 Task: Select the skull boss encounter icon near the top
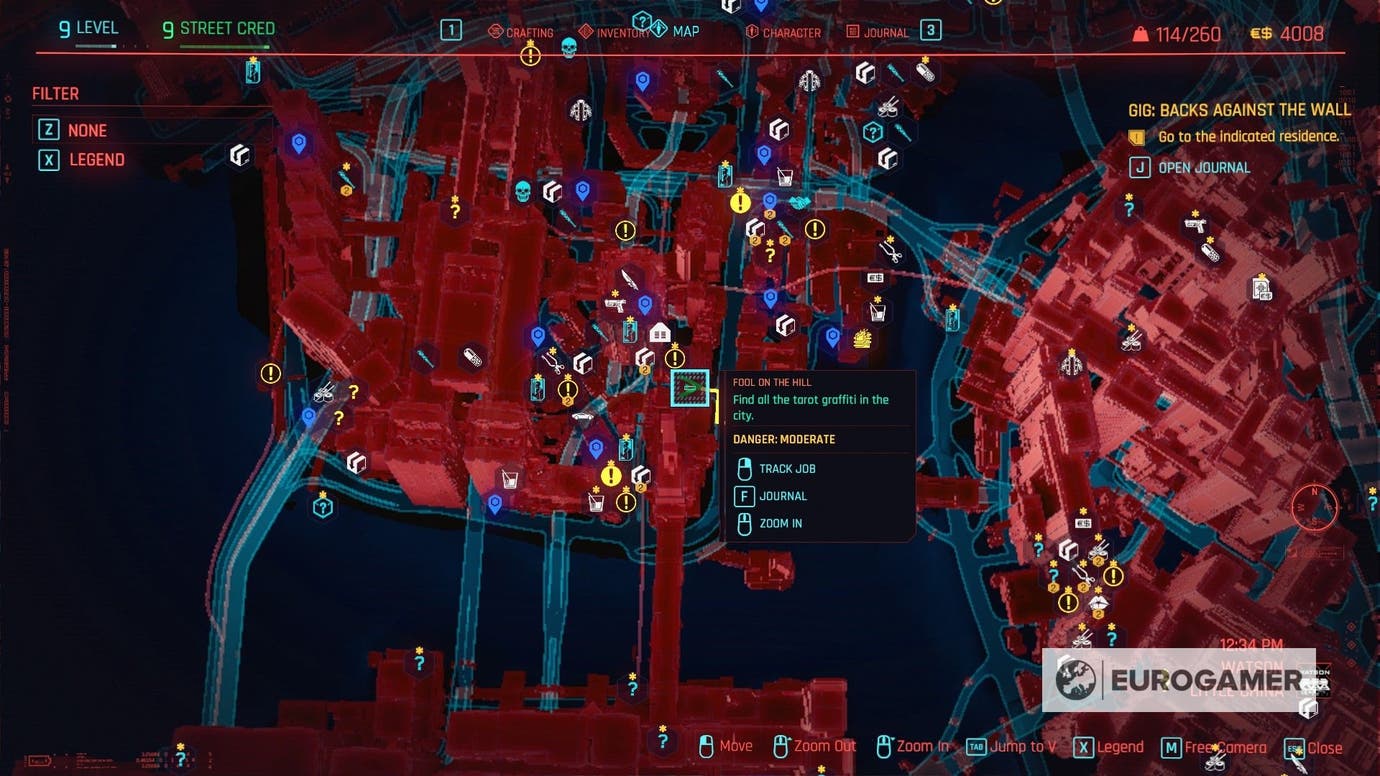point(571,47)
